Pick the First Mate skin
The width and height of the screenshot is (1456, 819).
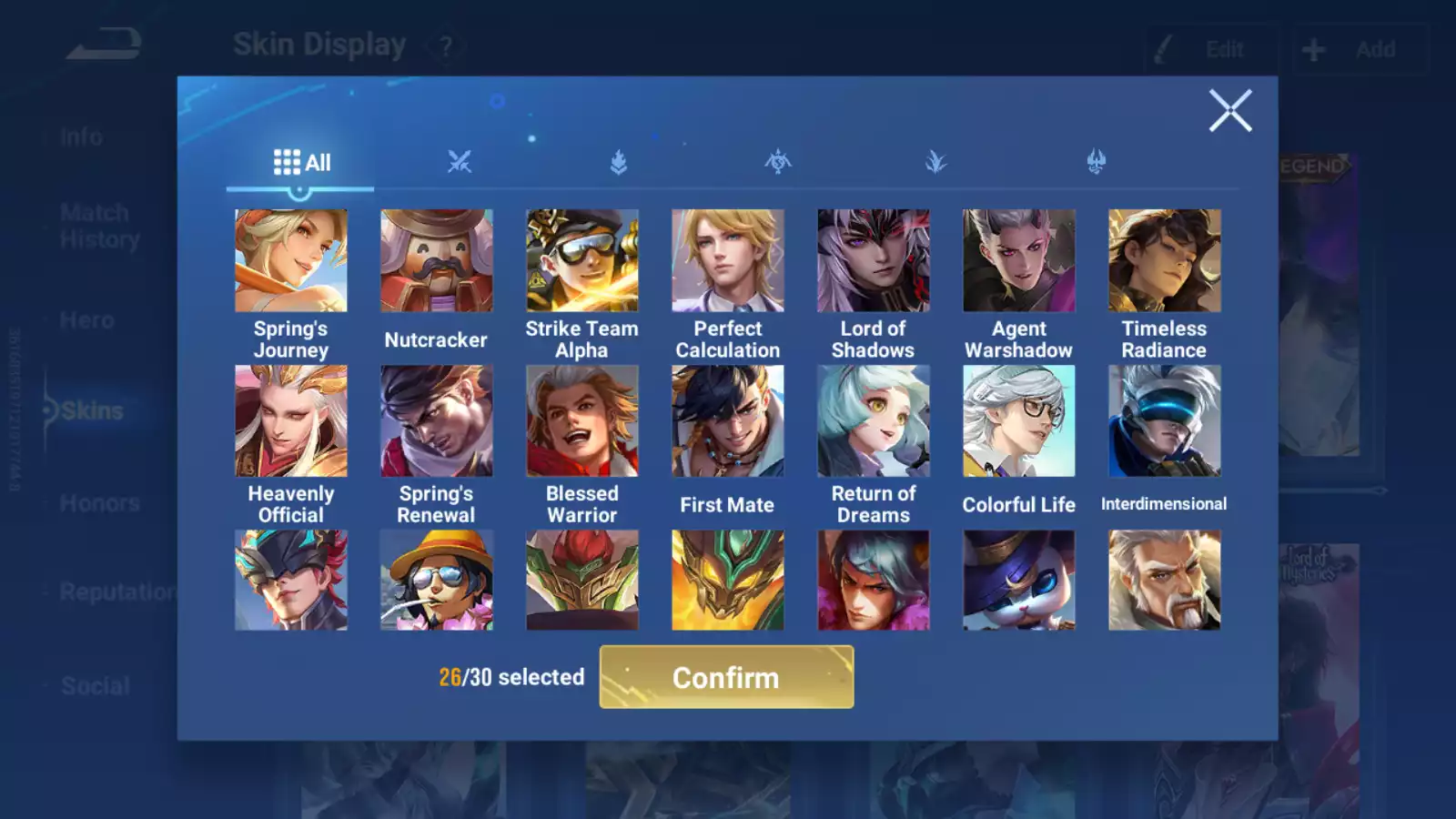pyautogui.click(x=728, y=421)
